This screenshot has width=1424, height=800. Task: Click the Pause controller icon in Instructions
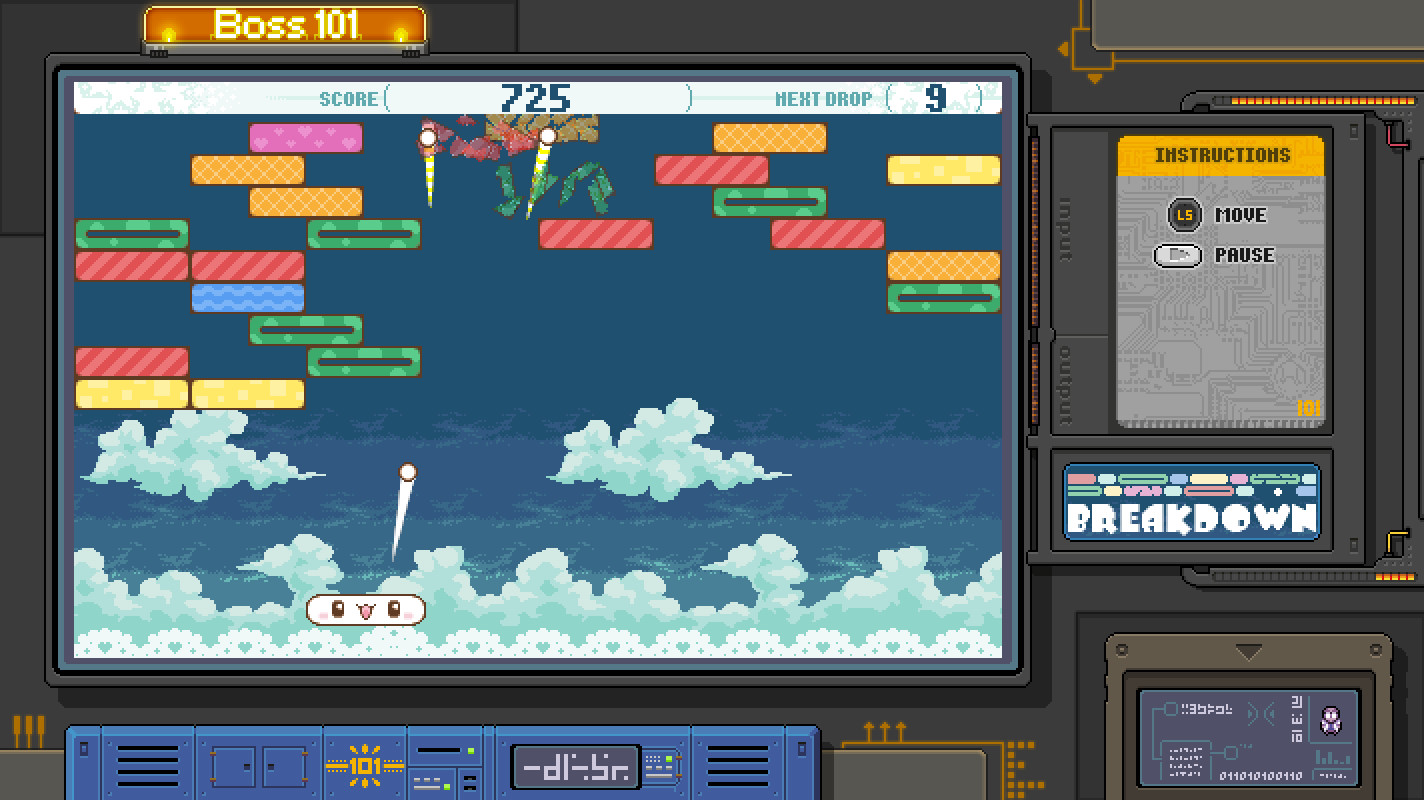[x=1178, y=255]
